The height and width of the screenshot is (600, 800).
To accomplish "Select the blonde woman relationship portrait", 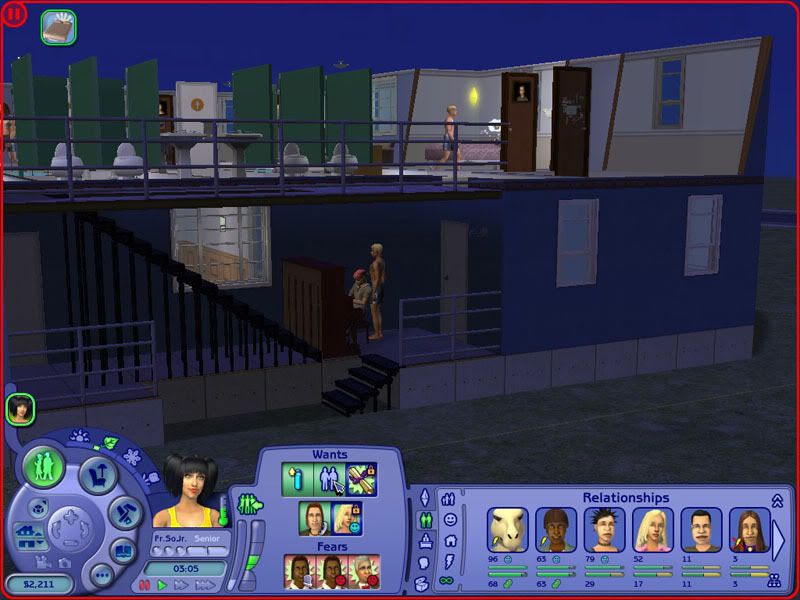I will [x=652, y=530].
